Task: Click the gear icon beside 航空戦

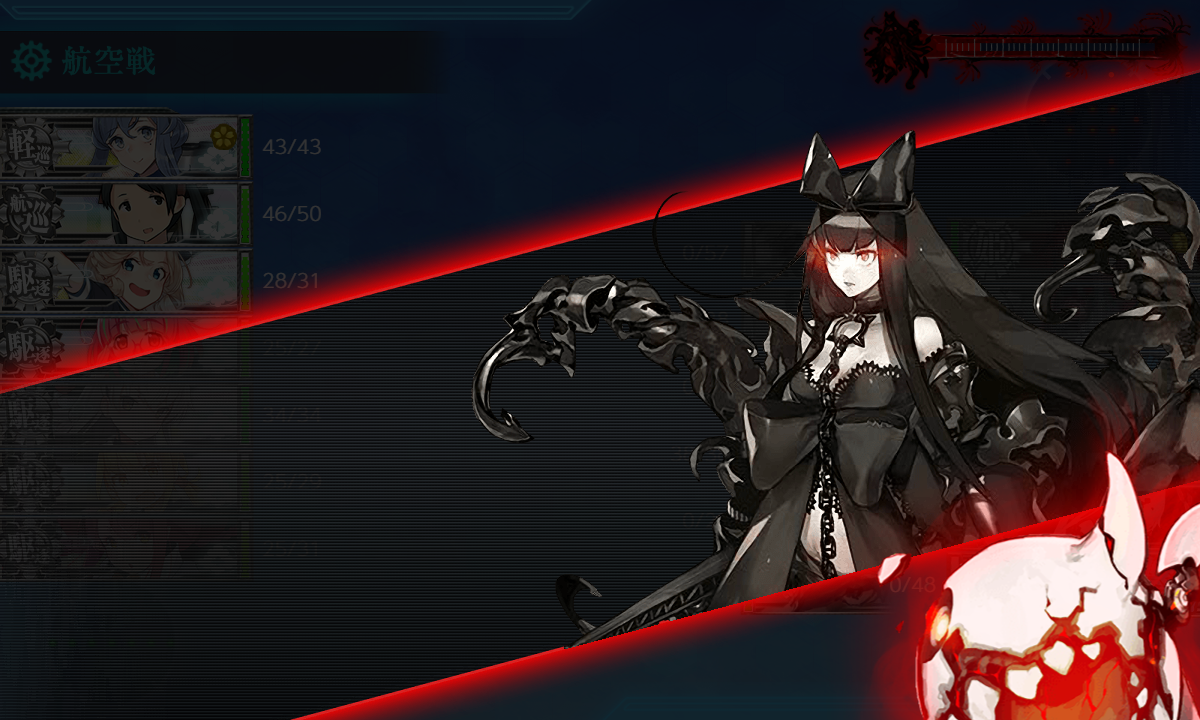Action: [x=31, y=62]
